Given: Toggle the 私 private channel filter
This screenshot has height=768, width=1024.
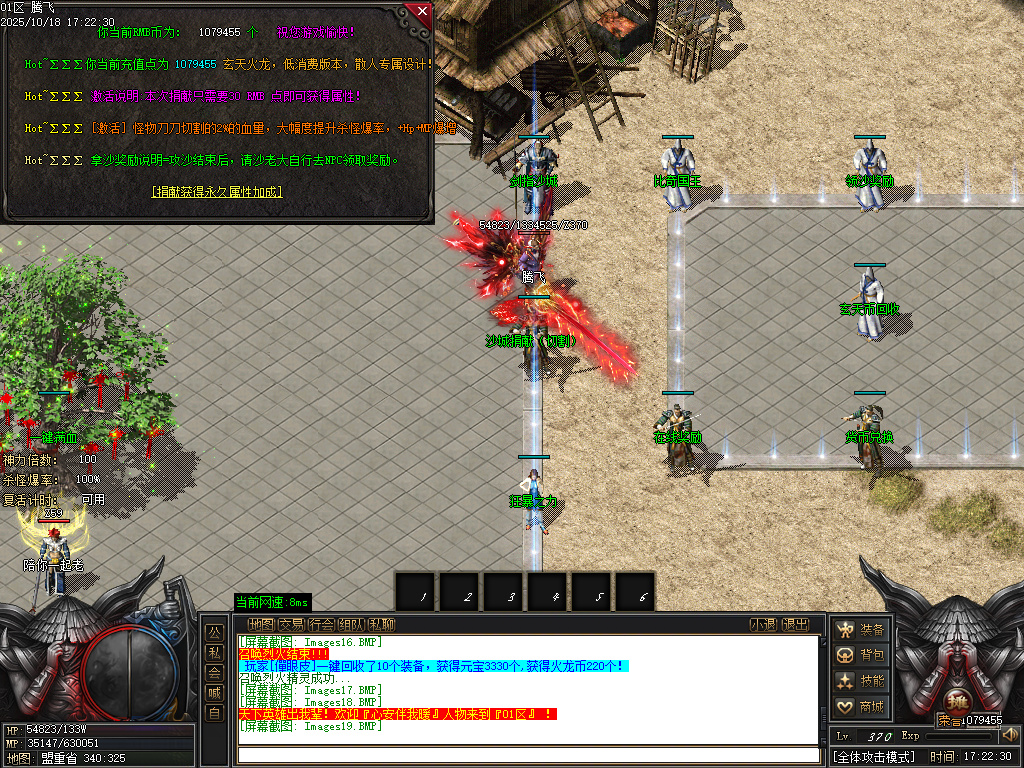Looking at the screenshot, I should 214,652.
